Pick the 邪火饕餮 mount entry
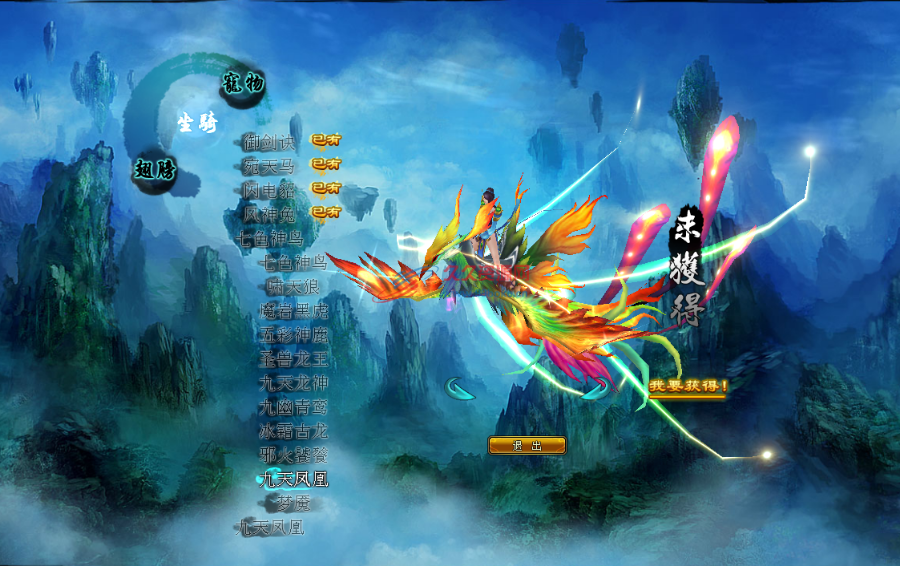Image resolution: width=900 pixels, height=566 pixels. click(x=293, y=455)
